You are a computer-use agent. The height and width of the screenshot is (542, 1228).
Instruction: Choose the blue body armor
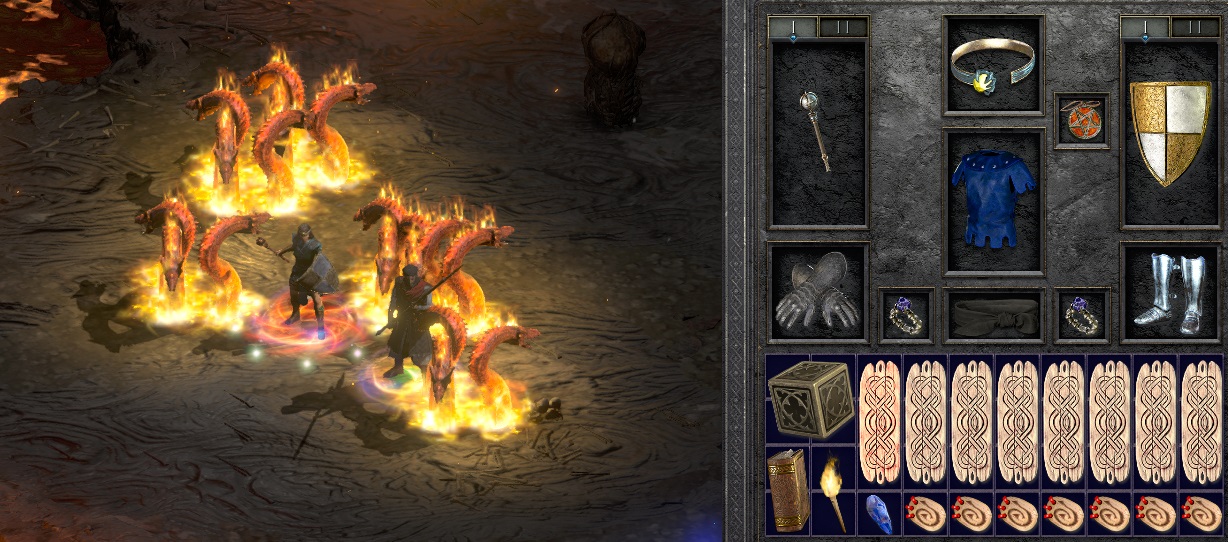(x=994, y=201)
